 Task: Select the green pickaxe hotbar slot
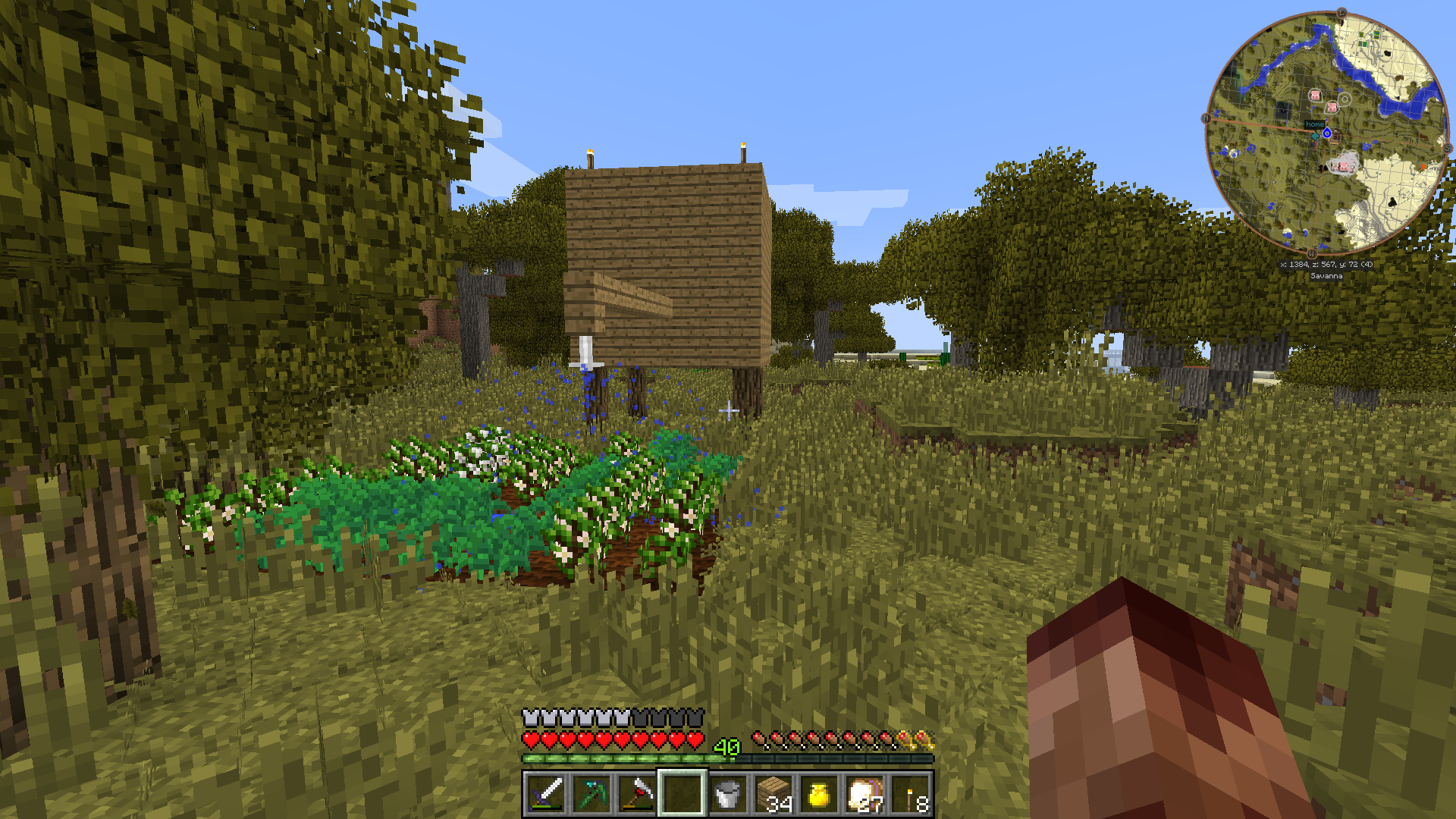tap(591, 794)
